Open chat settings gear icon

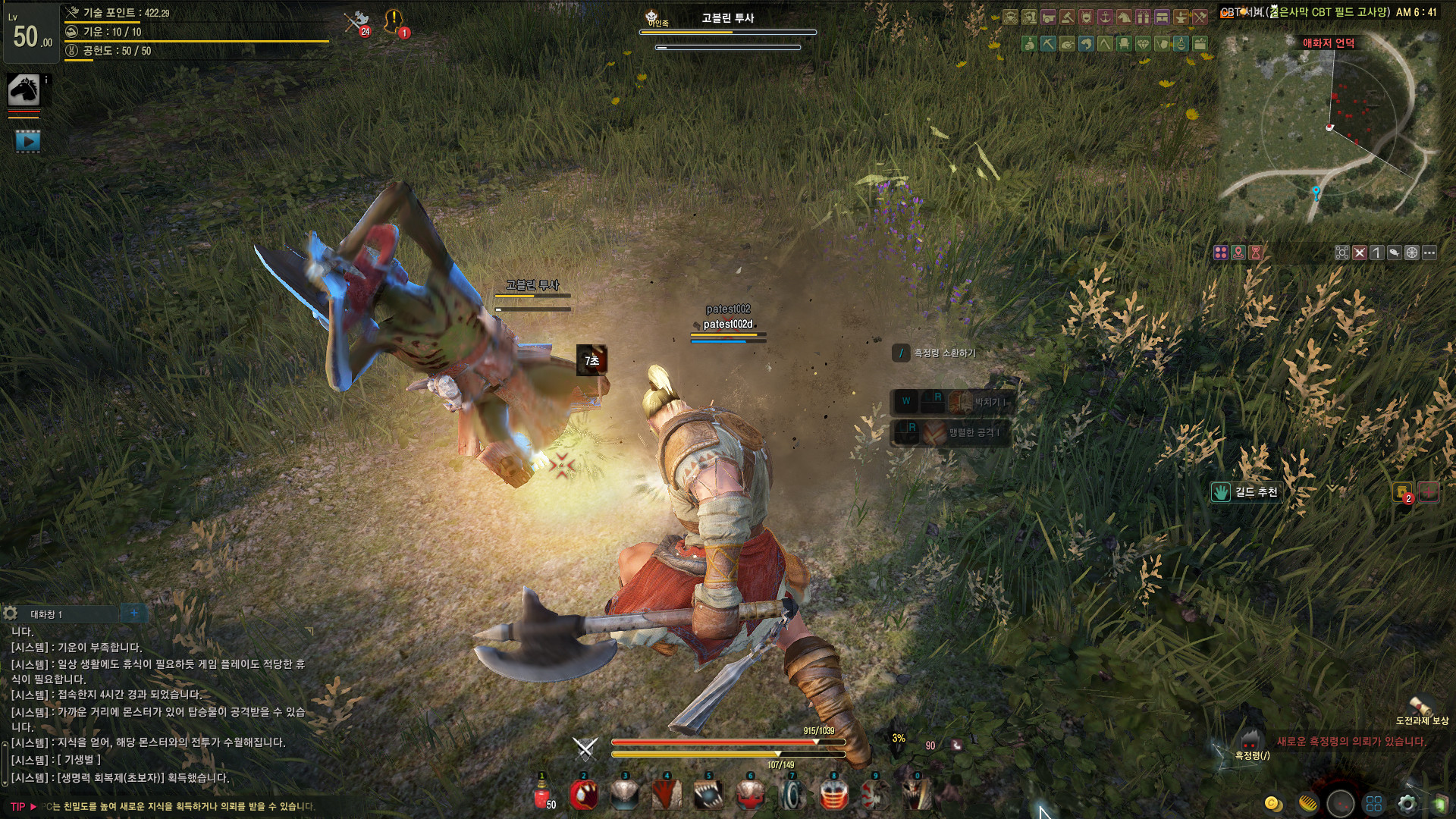pyautogui.click(x=11, y=613)
